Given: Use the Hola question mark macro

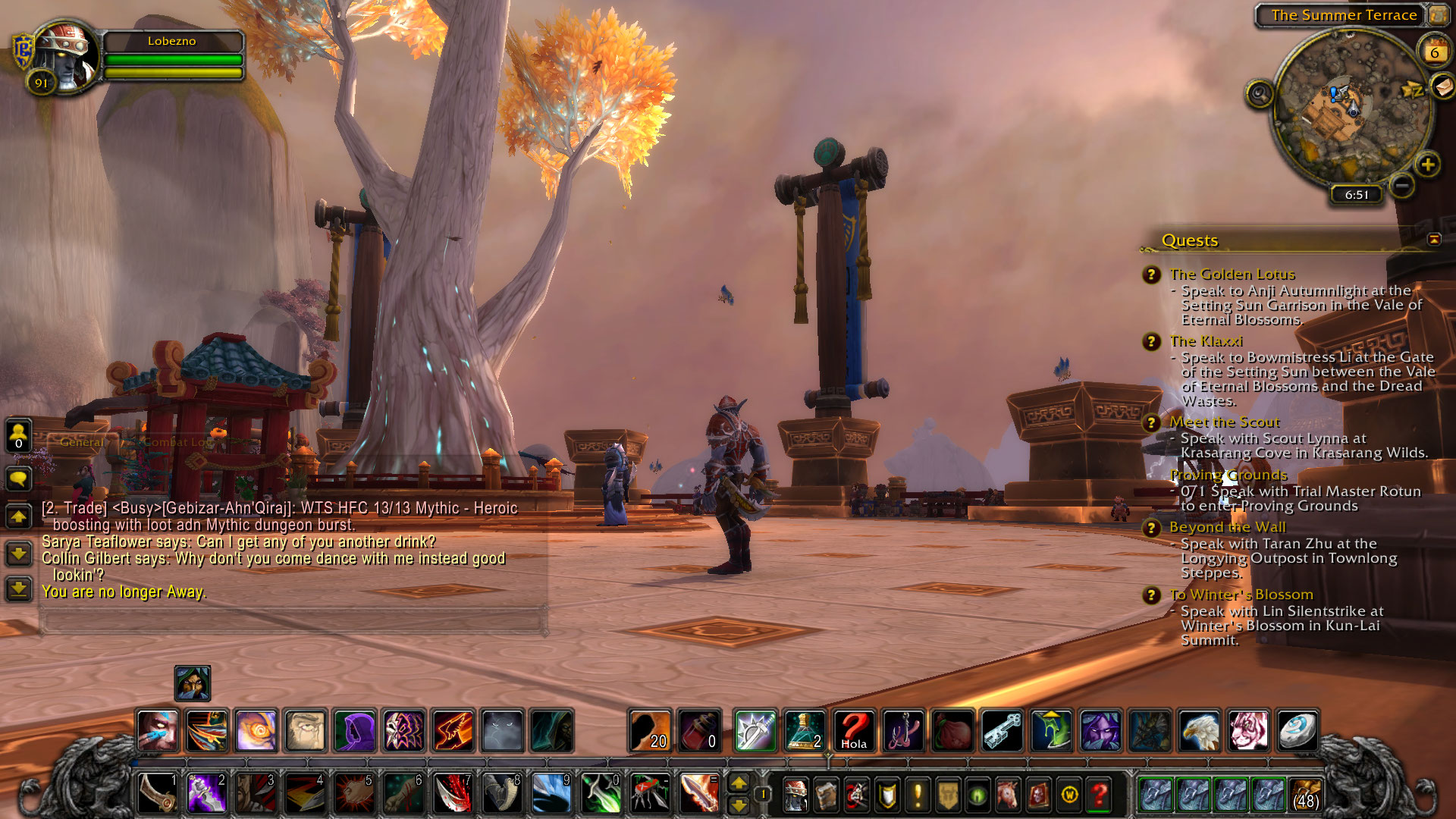Looking at the screenshot, I should (x=854, y=731).
